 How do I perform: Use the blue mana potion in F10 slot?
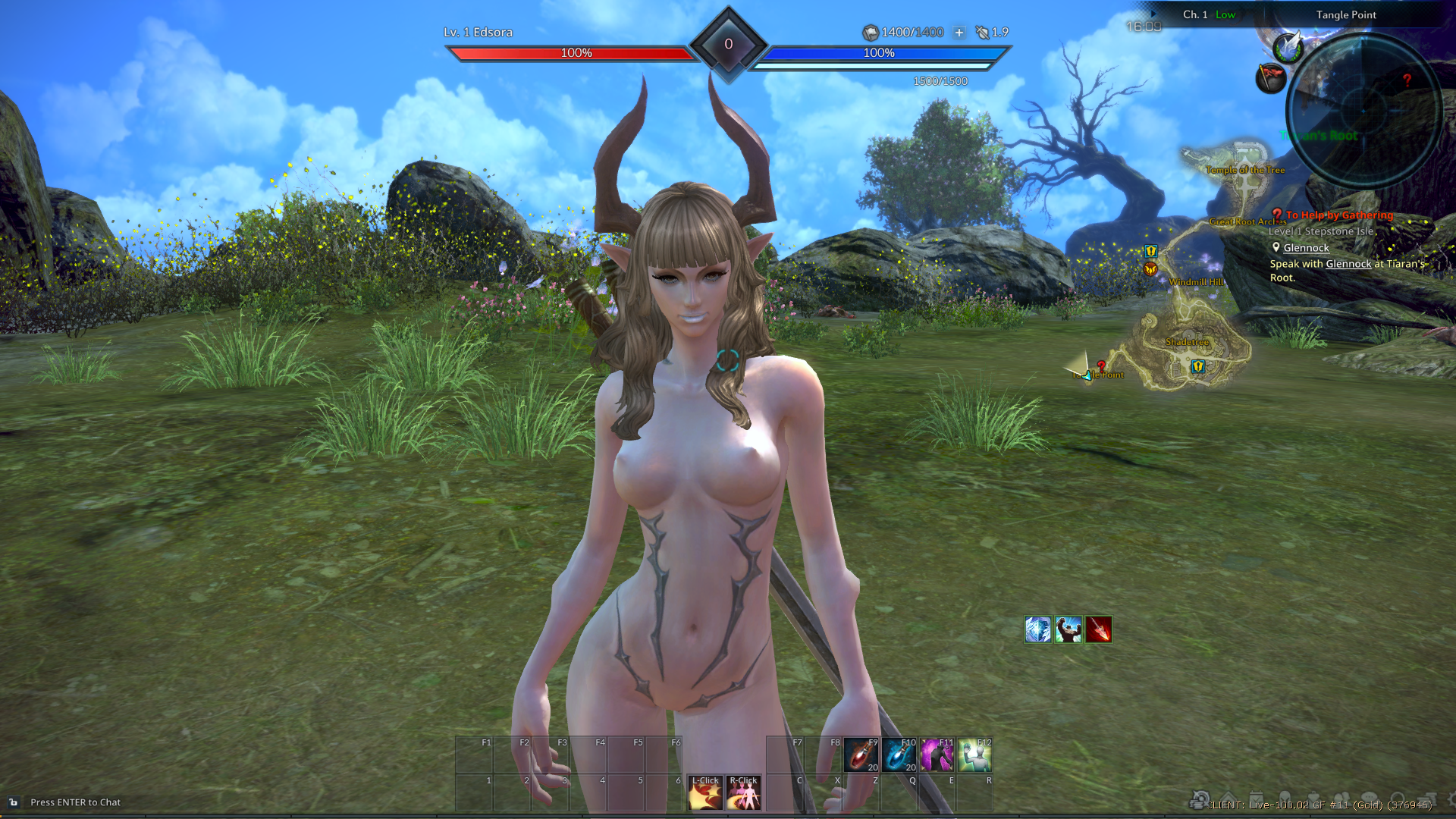pos(899,755)
